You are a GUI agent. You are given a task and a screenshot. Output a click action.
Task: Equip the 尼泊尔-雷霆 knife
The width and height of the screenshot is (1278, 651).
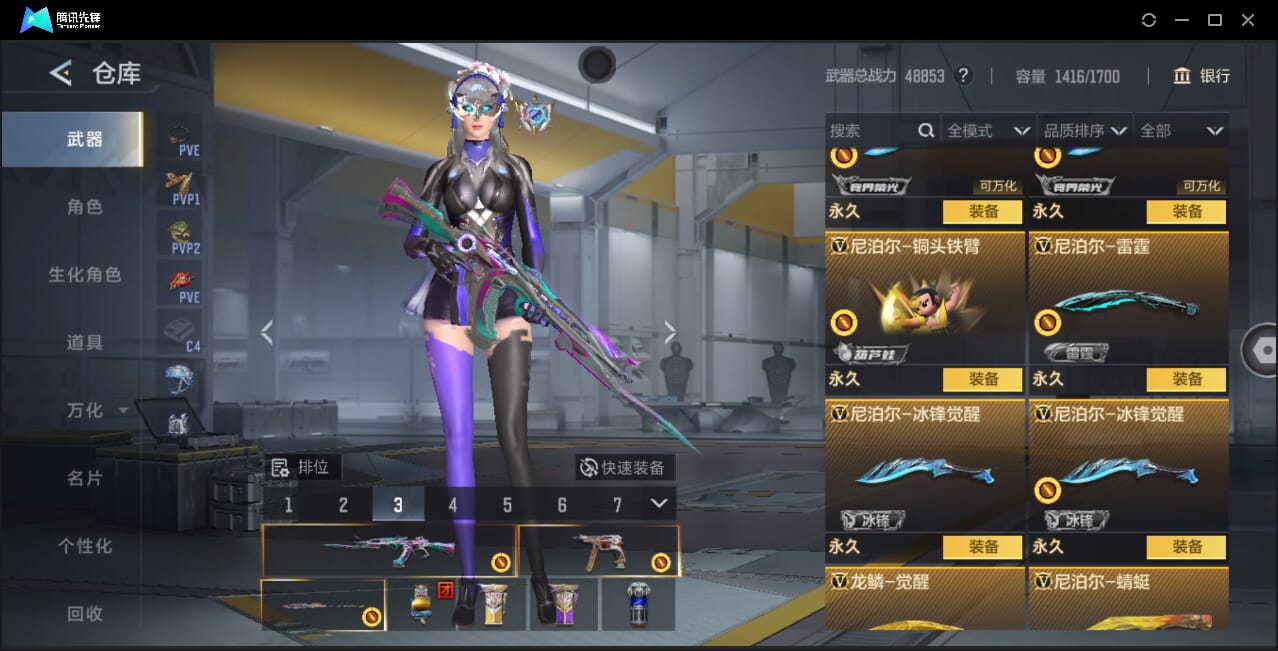tap(1186, 379)
